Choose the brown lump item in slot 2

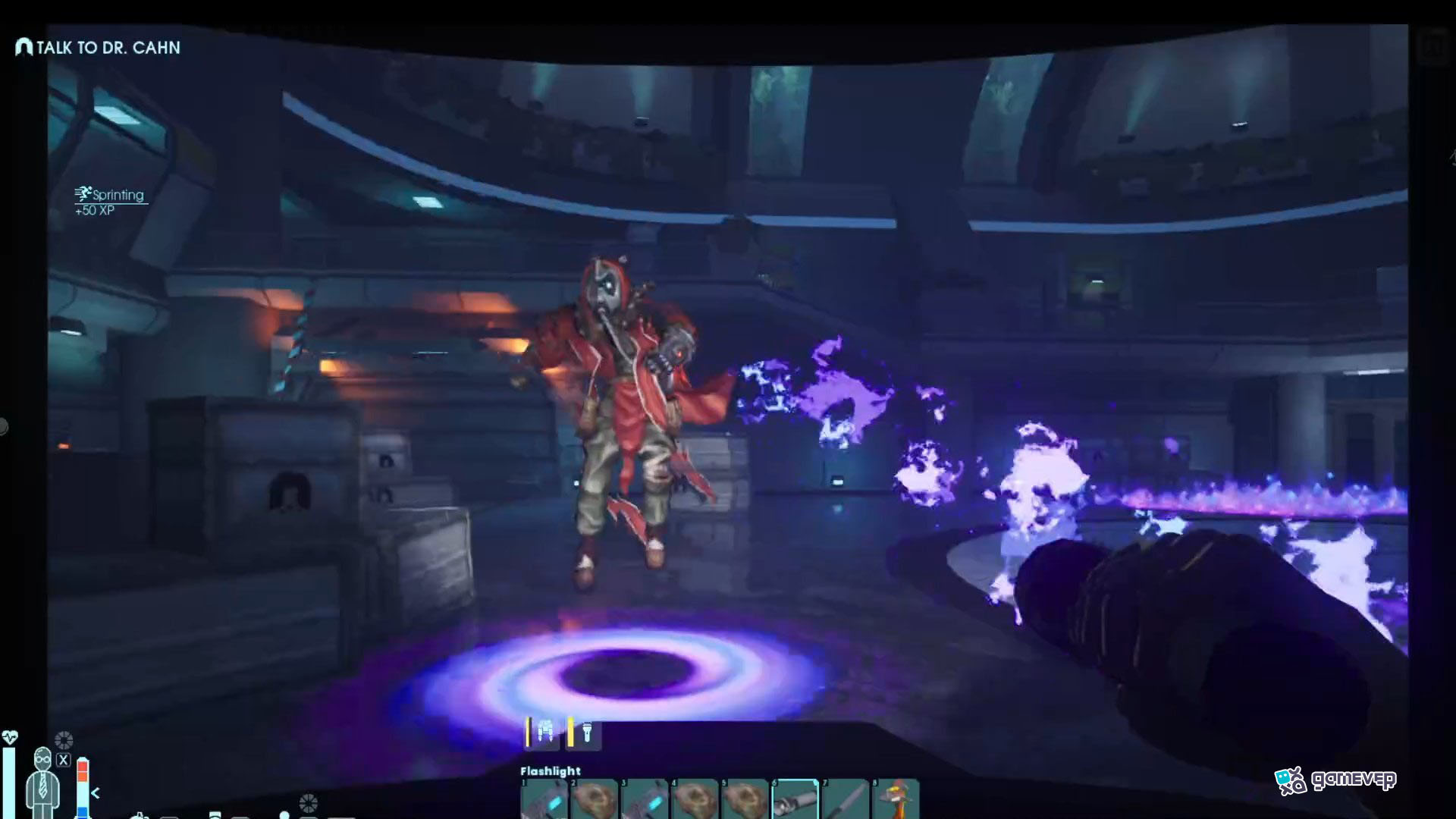594,799
